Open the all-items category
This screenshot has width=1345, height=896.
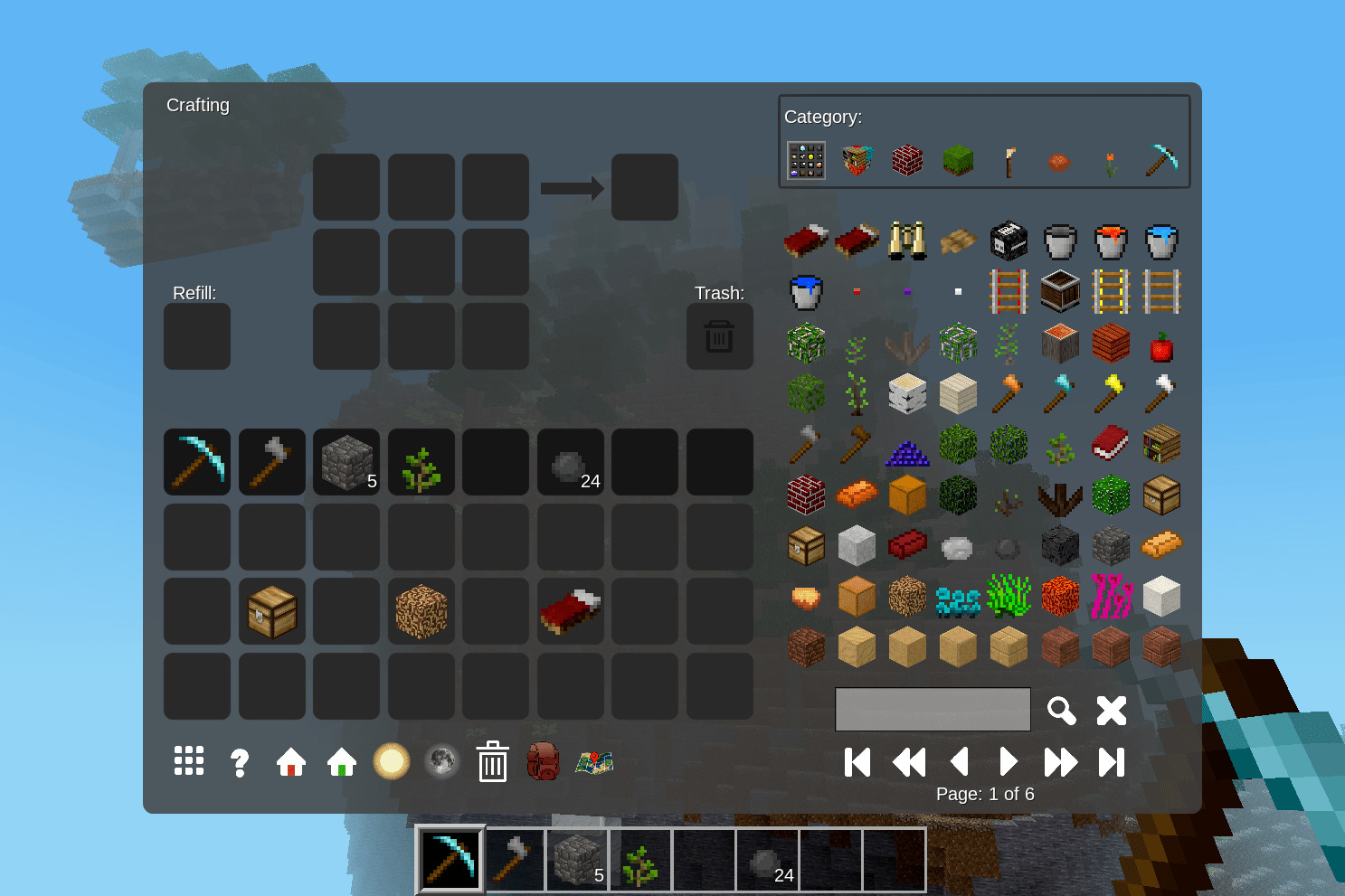pos(806,160)
